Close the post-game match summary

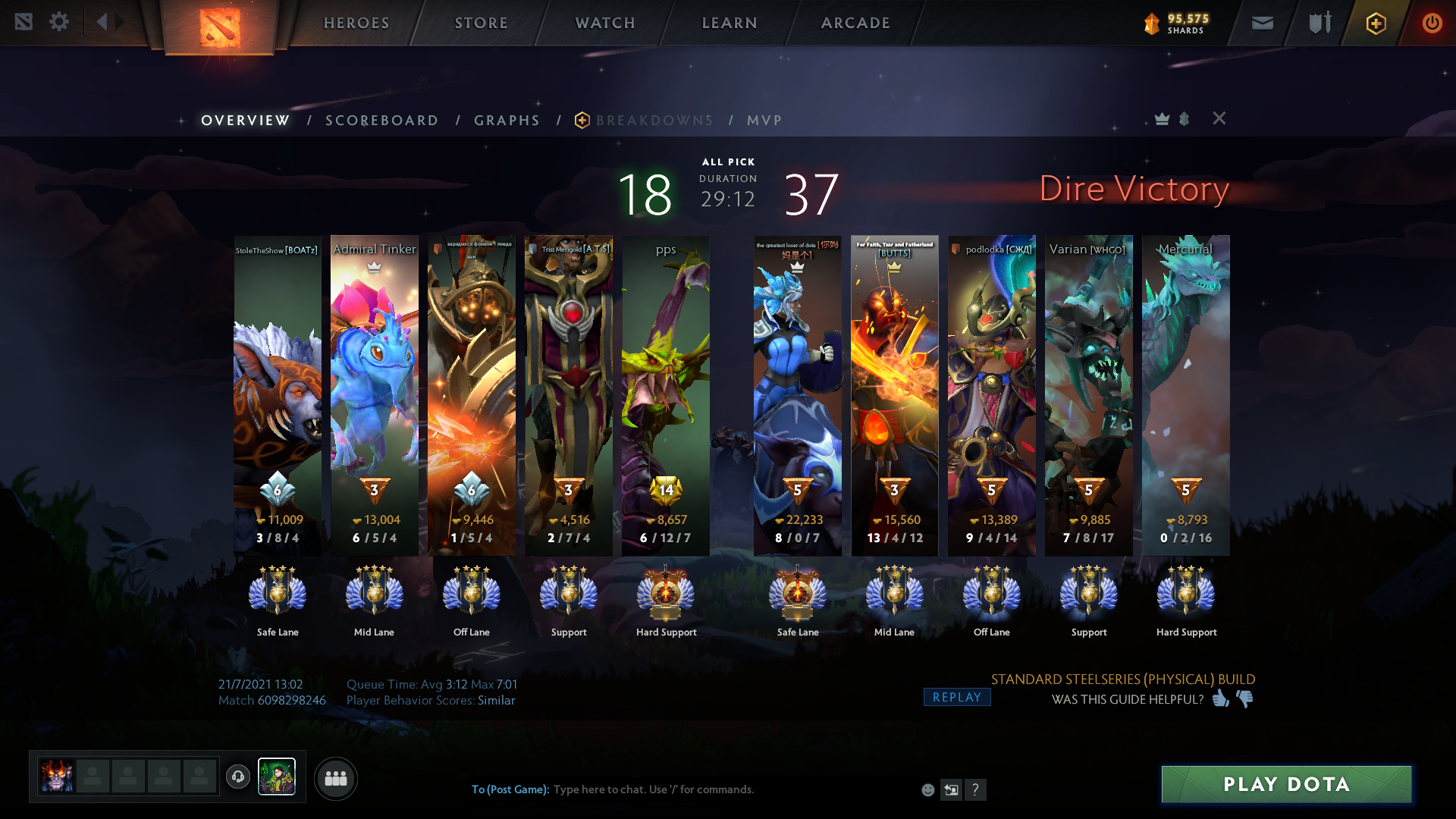[x=1219, y=118]
